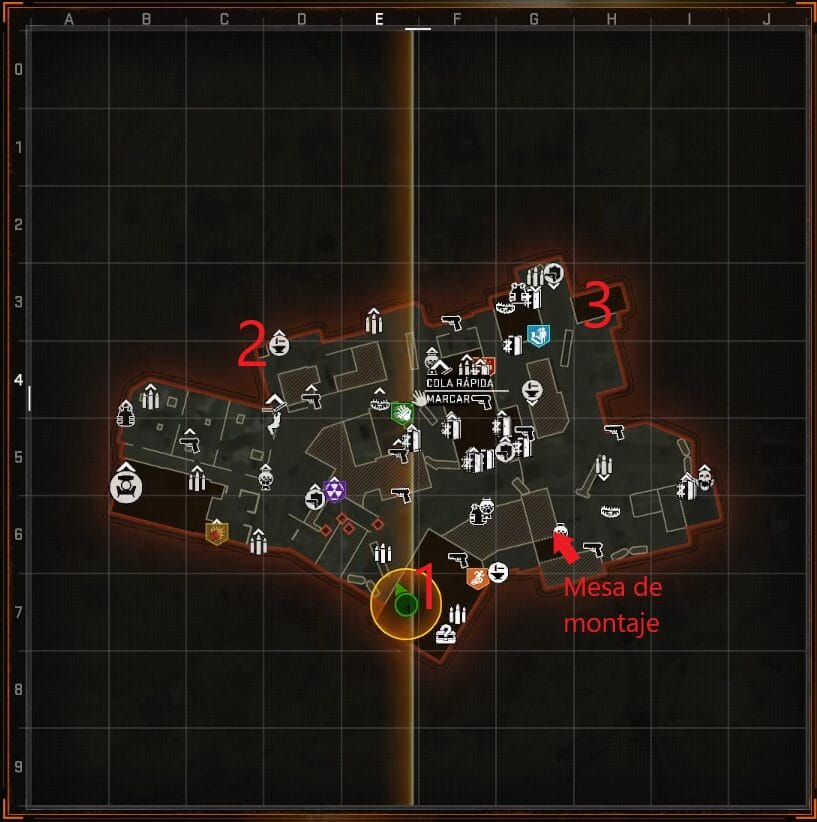
Task: Select the zip line hanging figure marker
Action: (x=273, y=427)
